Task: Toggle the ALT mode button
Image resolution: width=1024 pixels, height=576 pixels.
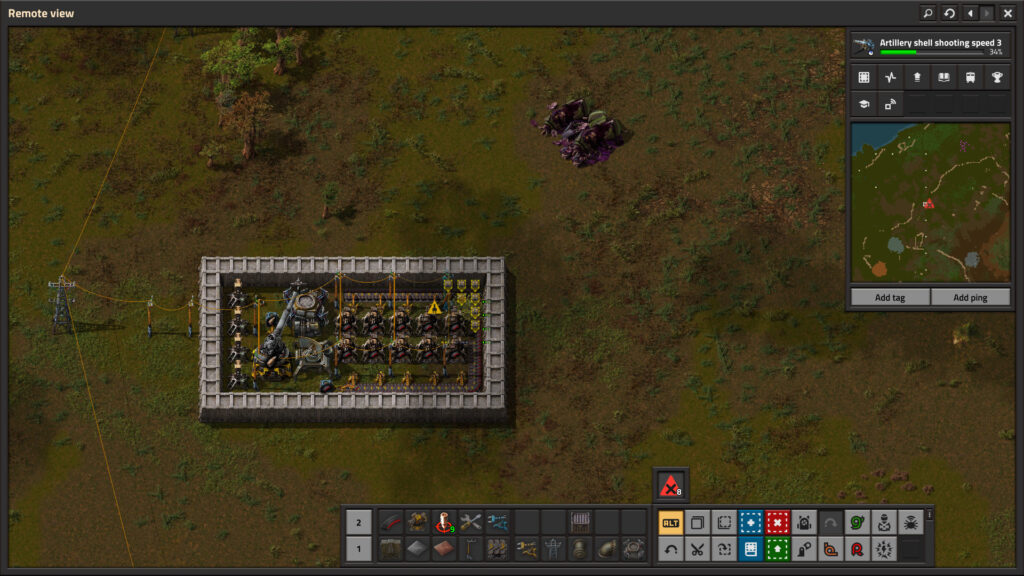Action: pyautogui.click(x=671, y=522)
